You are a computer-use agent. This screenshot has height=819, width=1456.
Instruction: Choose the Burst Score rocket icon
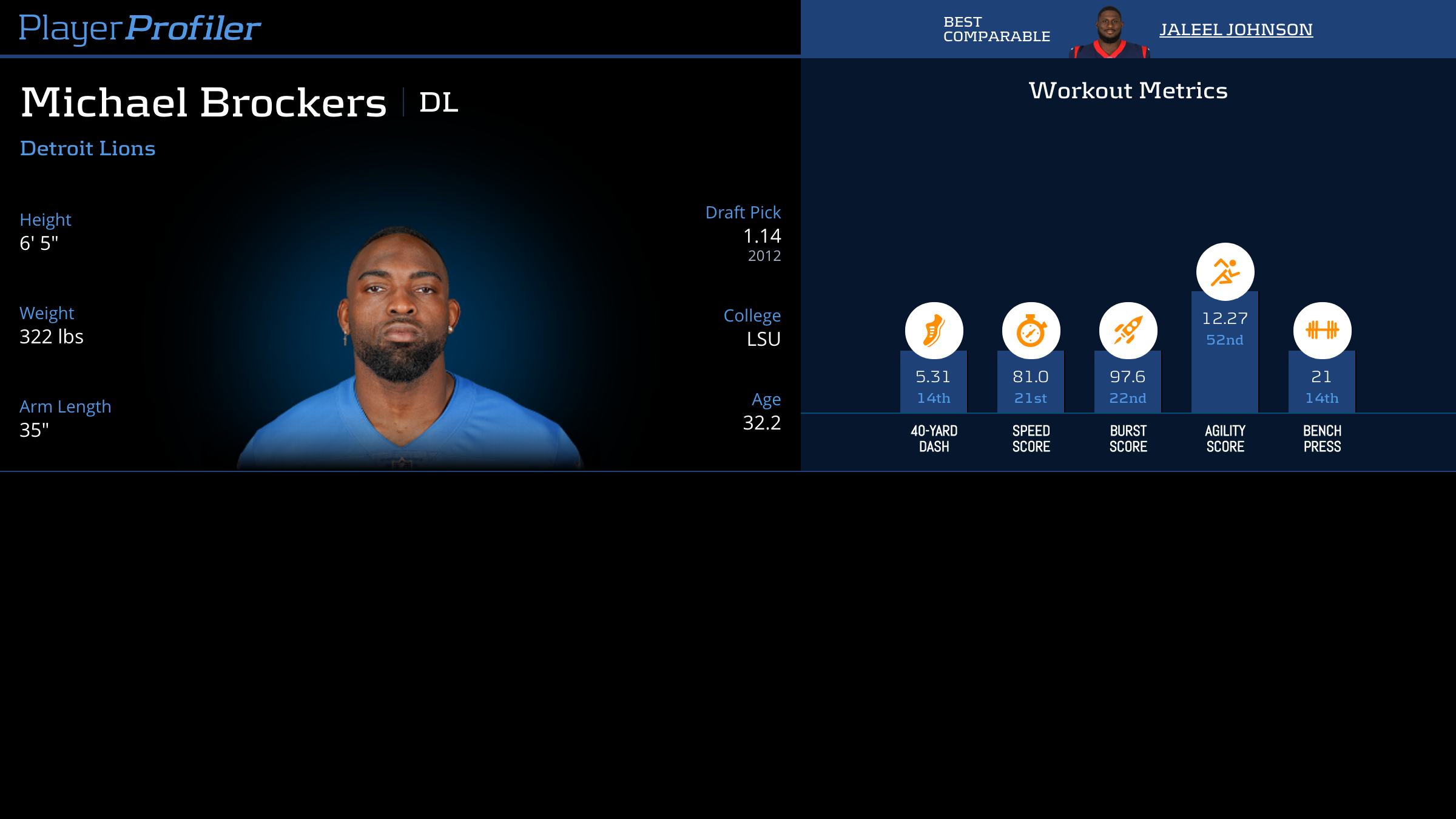pos(1128,331)
